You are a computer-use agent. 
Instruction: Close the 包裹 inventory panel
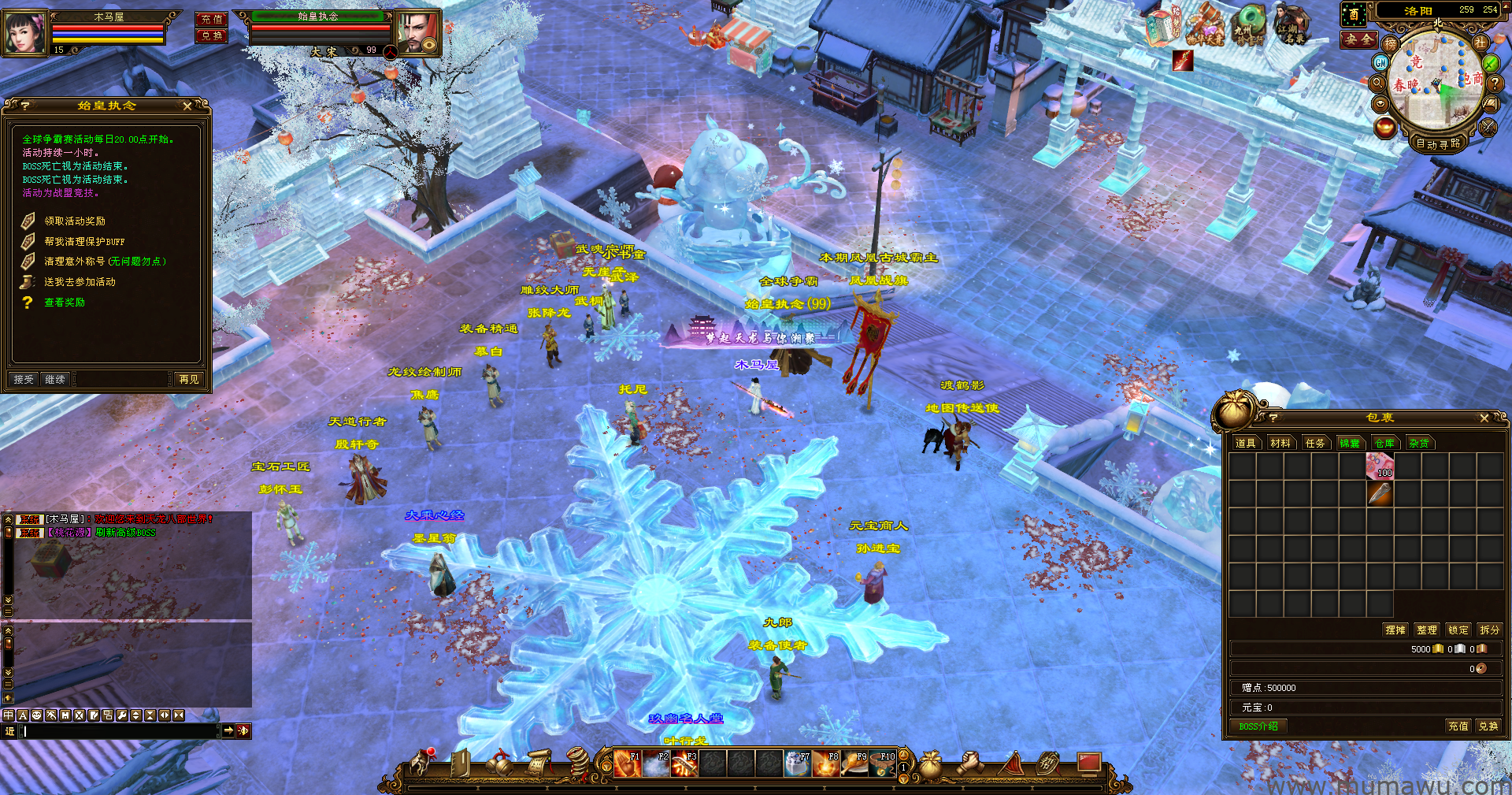pyautogui.click(x=1484, y=418)
